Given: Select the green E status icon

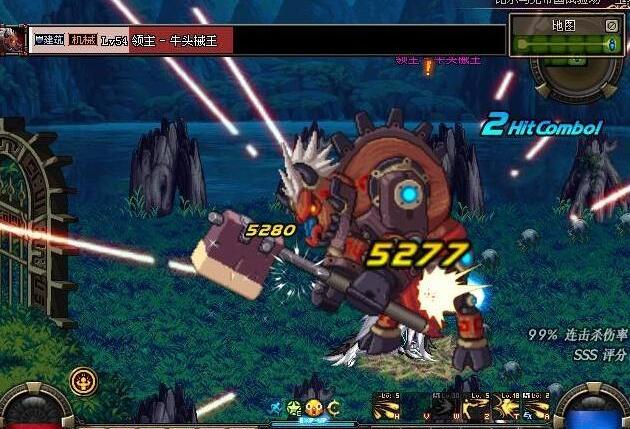Looking at the screenshot, I should tap(294, 408).
